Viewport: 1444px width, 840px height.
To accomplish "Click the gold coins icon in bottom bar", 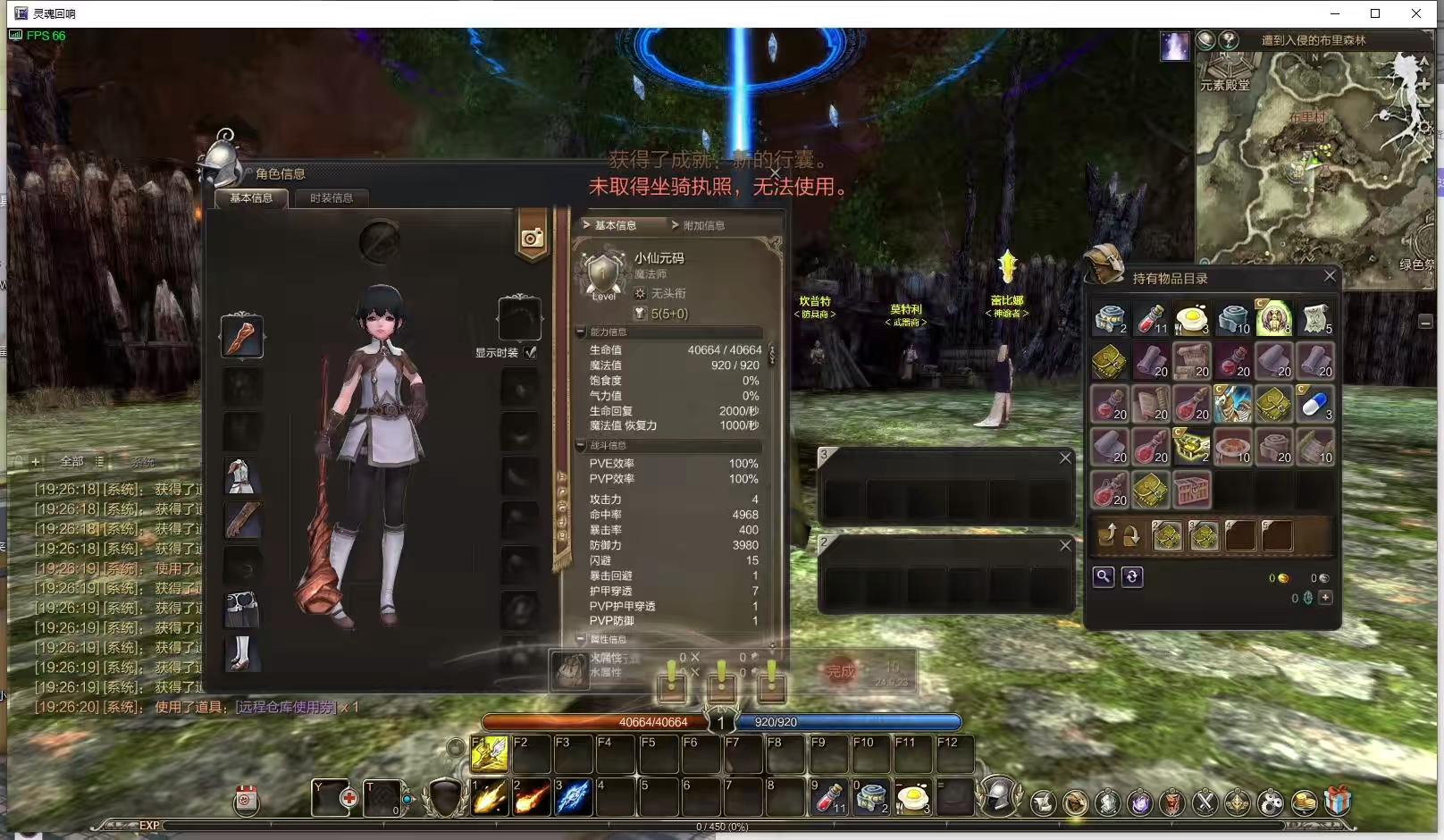I will (x=1305, y=802).
